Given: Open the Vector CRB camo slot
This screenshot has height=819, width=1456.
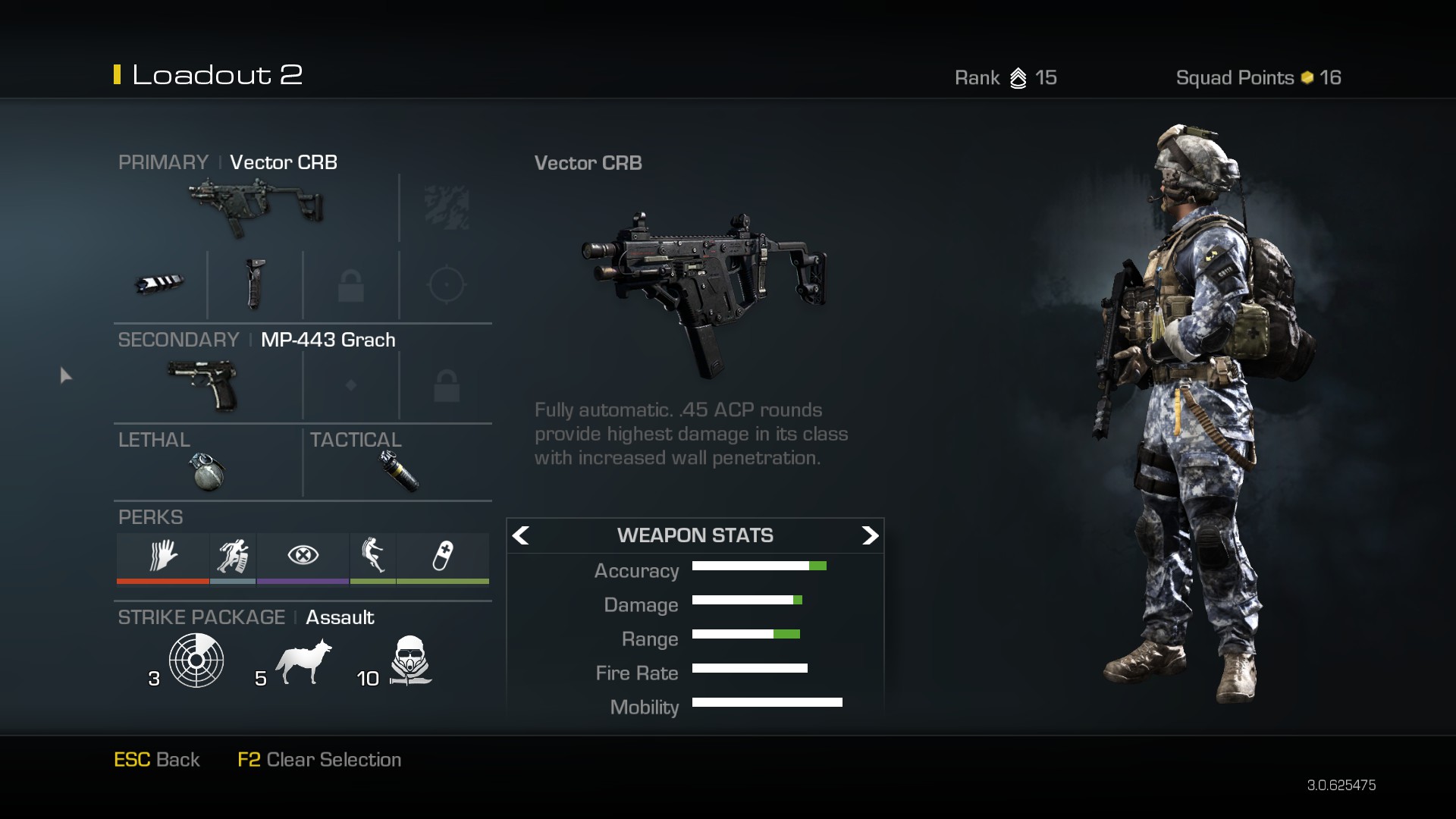Looking at the screenshot, I should coord(446,207).
